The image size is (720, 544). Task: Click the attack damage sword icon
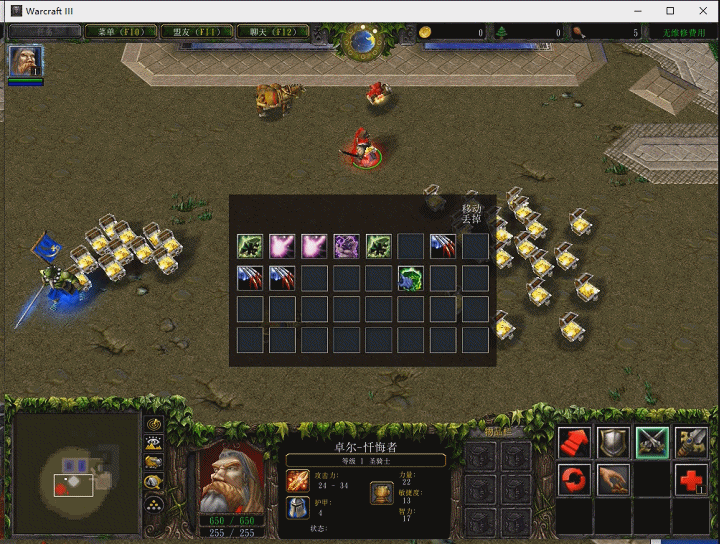tap(299, 481)
